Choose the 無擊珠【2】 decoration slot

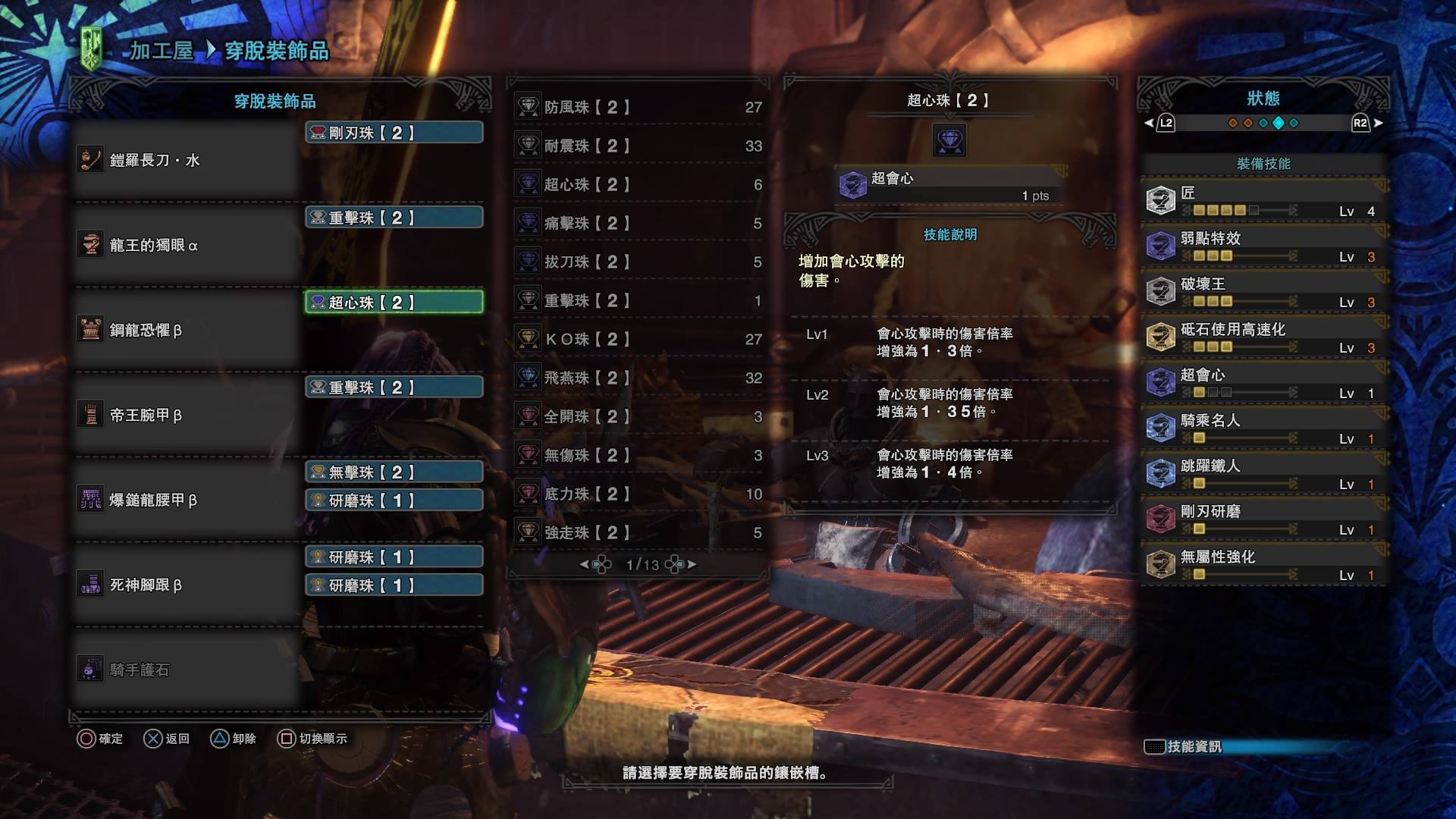394,472
